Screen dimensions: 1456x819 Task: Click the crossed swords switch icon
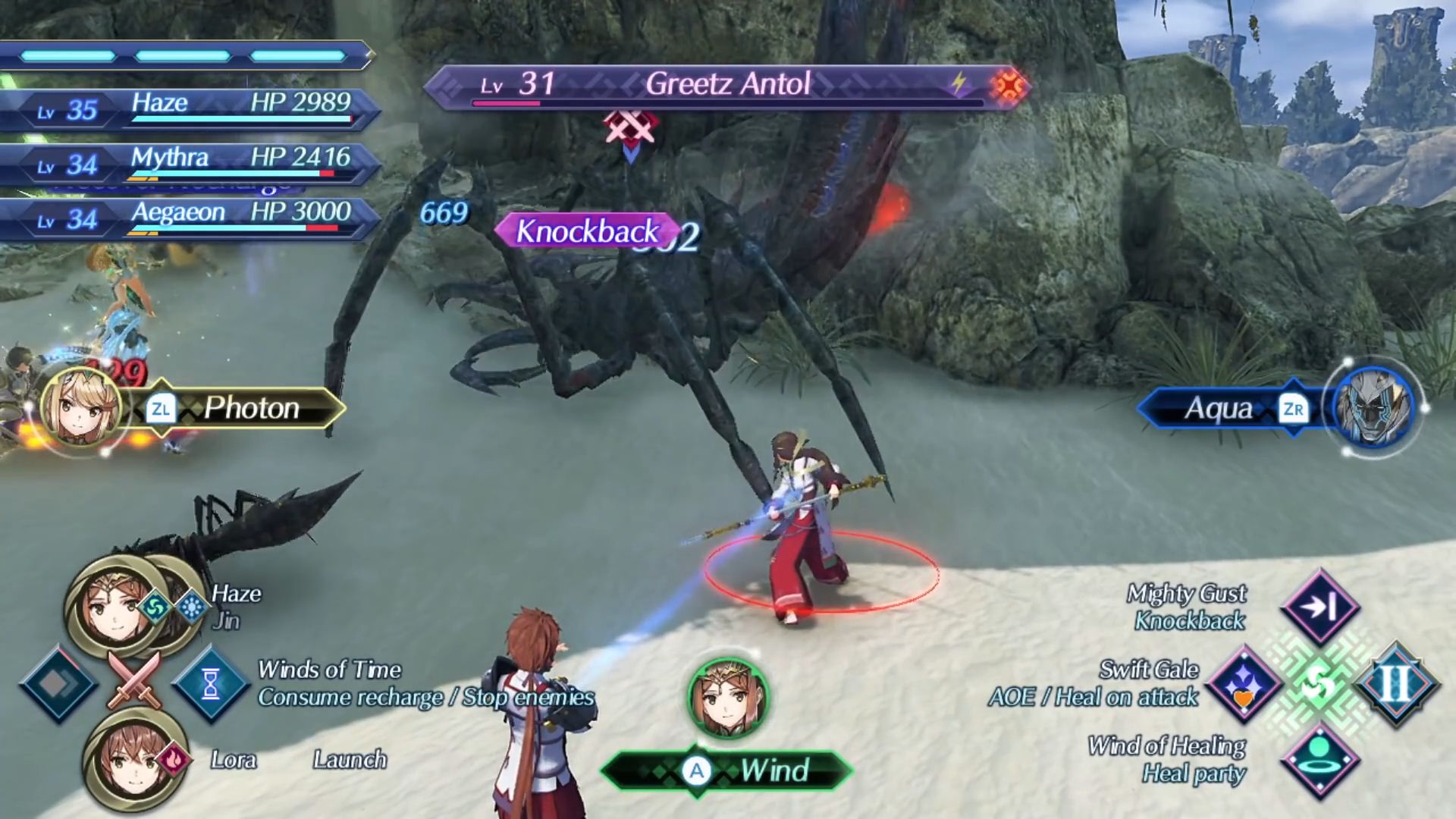(x=135, y=679)
